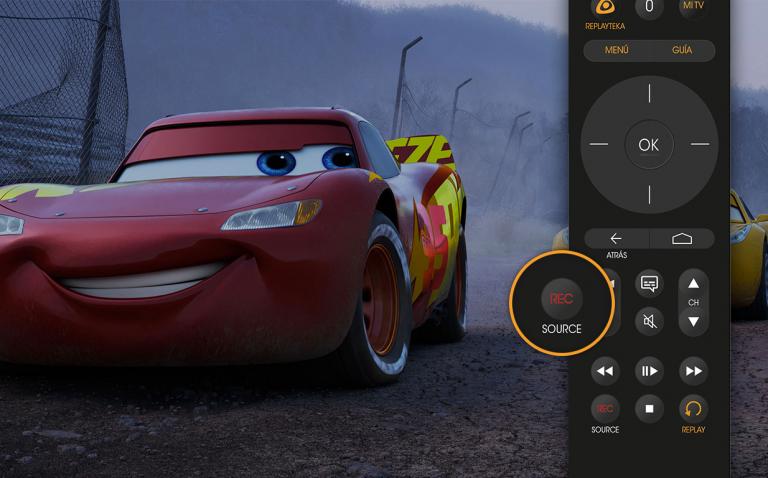Go back with the ATRÁS arrow button

click(616, 238)
